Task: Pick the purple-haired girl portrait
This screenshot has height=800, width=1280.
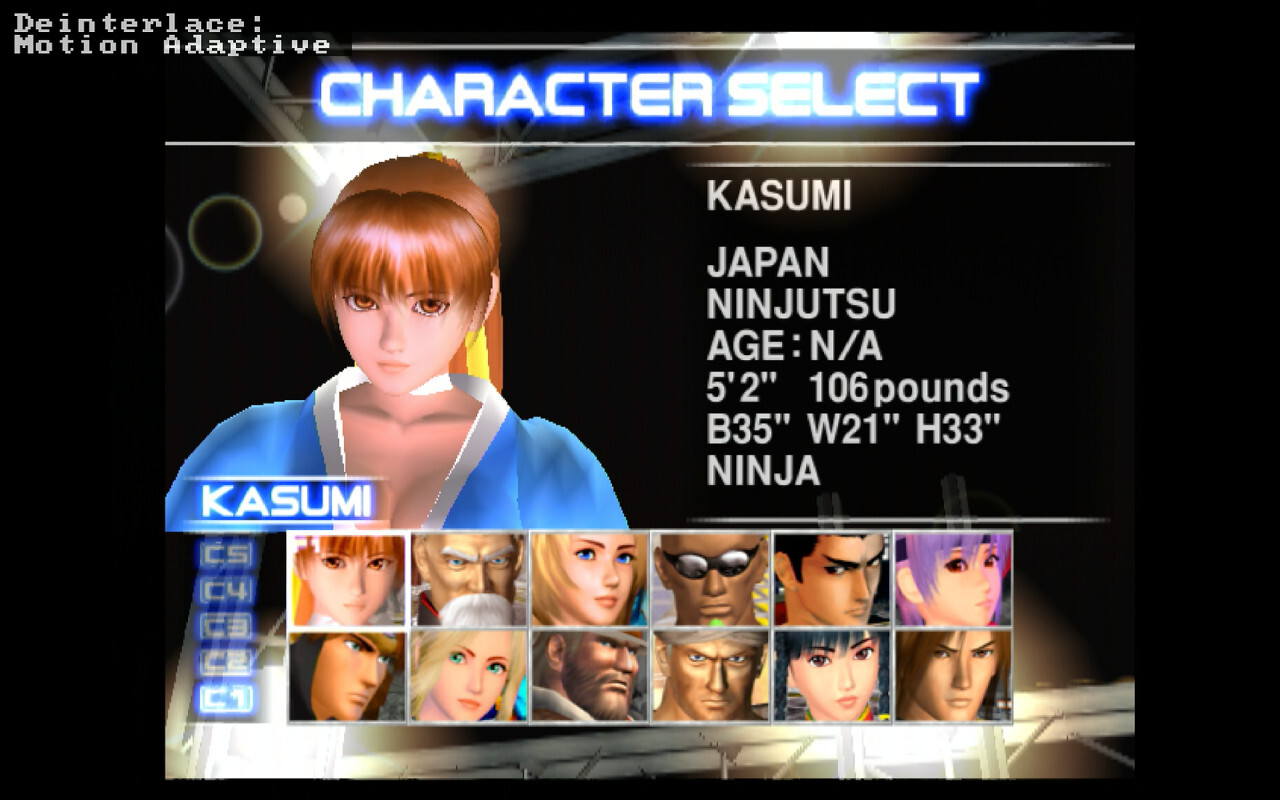Action: coord(953,580)
